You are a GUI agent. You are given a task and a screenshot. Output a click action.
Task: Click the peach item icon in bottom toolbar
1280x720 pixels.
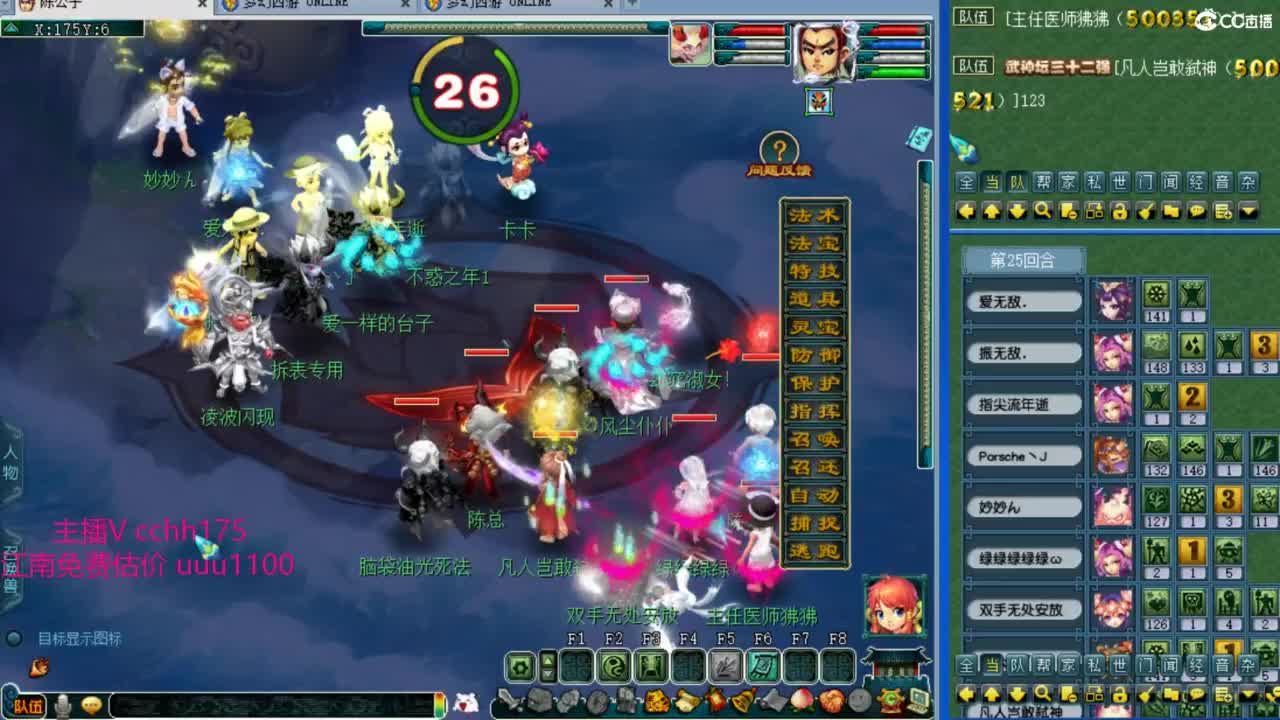(800, 700)
